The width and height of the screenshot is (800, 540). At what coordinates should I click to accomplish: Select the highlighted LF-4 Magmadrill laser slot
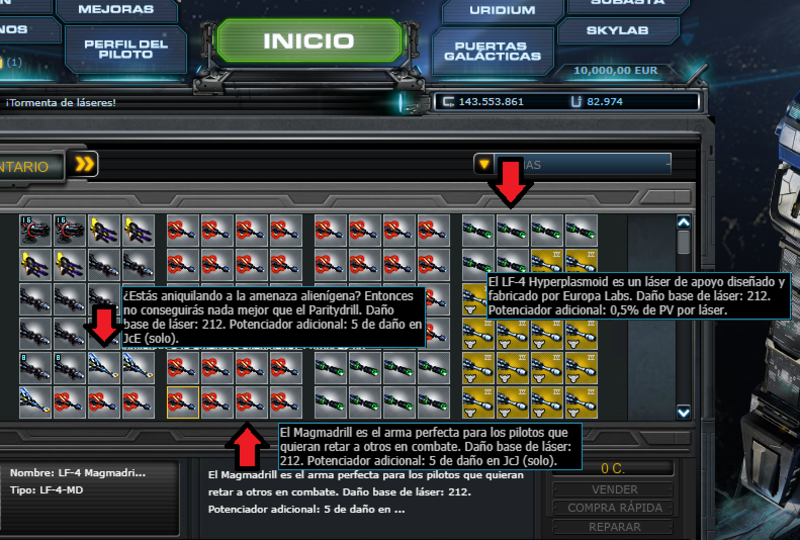pos(182,402)
